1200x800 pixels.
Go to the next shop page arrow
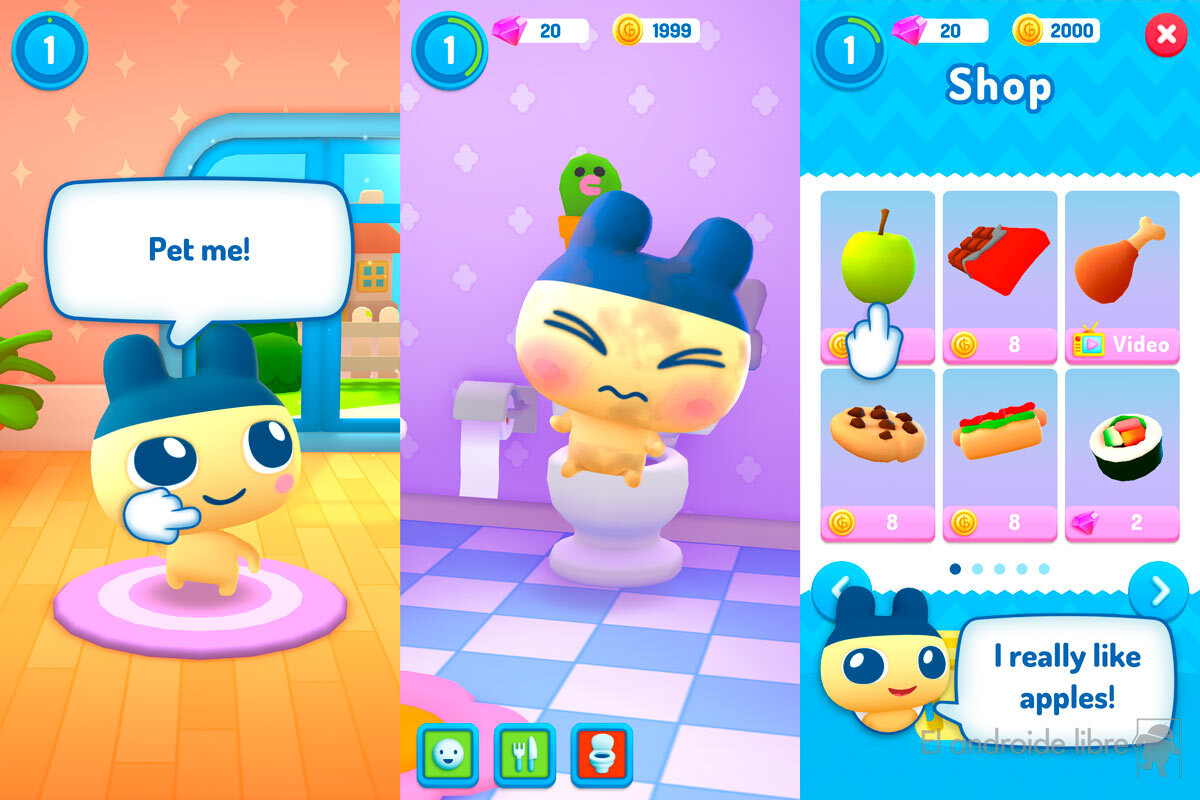point(1158,591)
